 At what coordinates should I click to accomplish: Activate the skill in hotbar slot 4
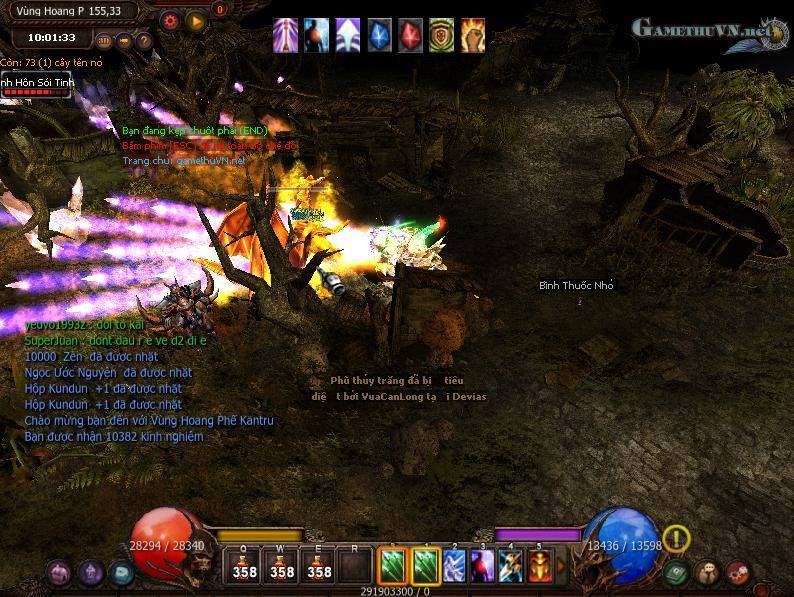coord(510,566)
